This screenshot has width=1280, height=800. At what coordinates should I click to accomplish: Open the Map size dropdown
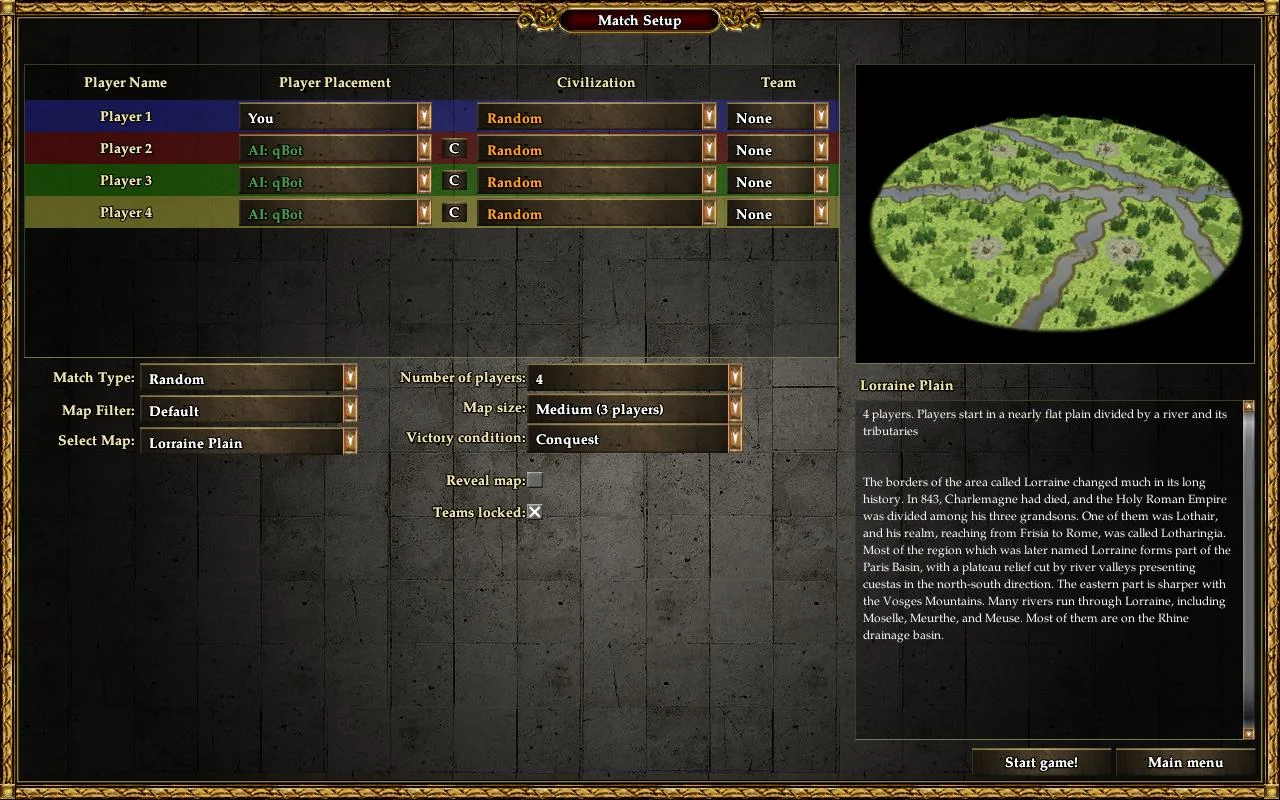coord(634,408)
